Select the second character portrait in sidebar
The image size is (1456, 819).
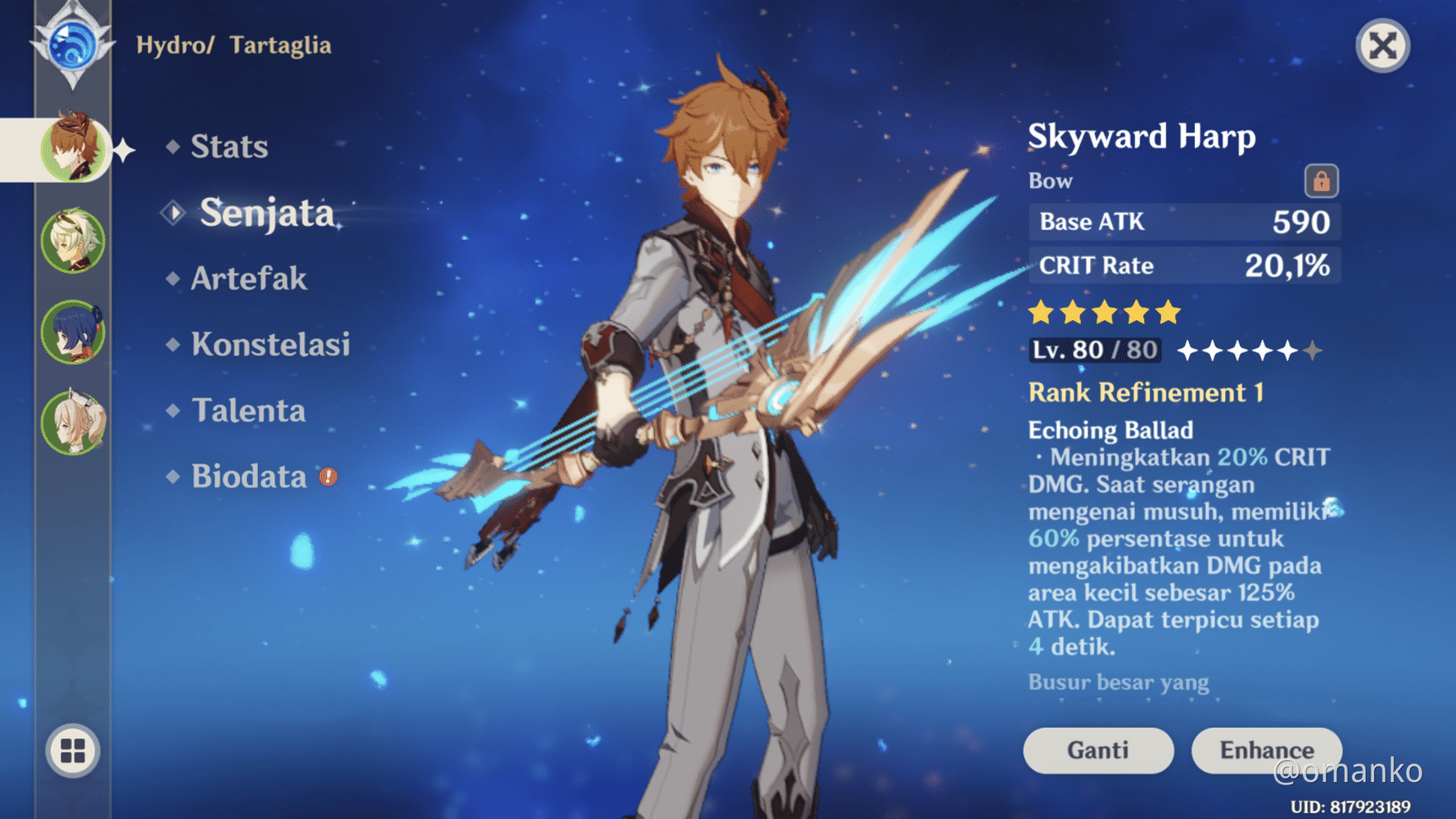(x=72, y=242)
